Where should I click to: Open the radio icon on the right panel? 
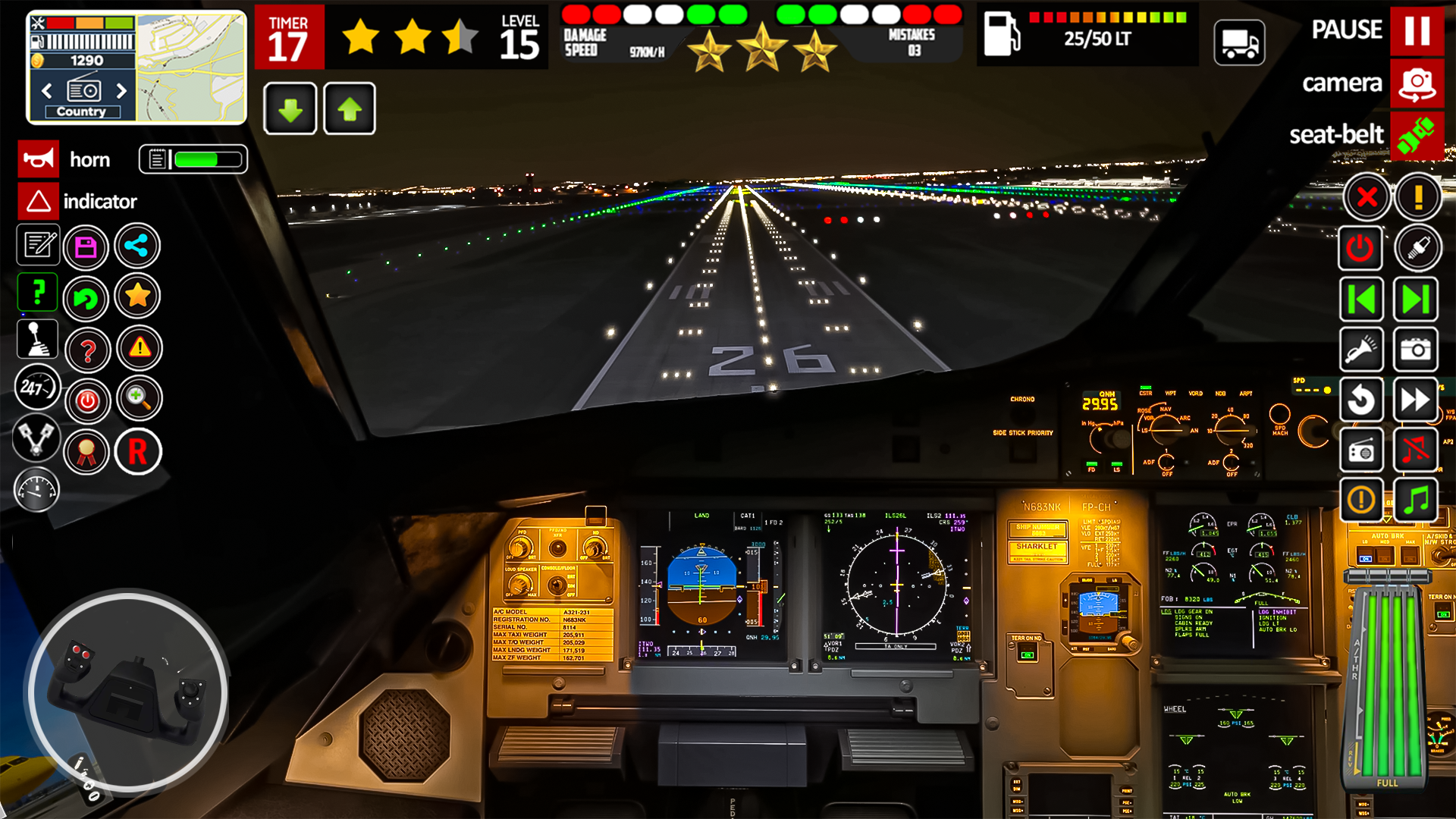(1361, 450)
